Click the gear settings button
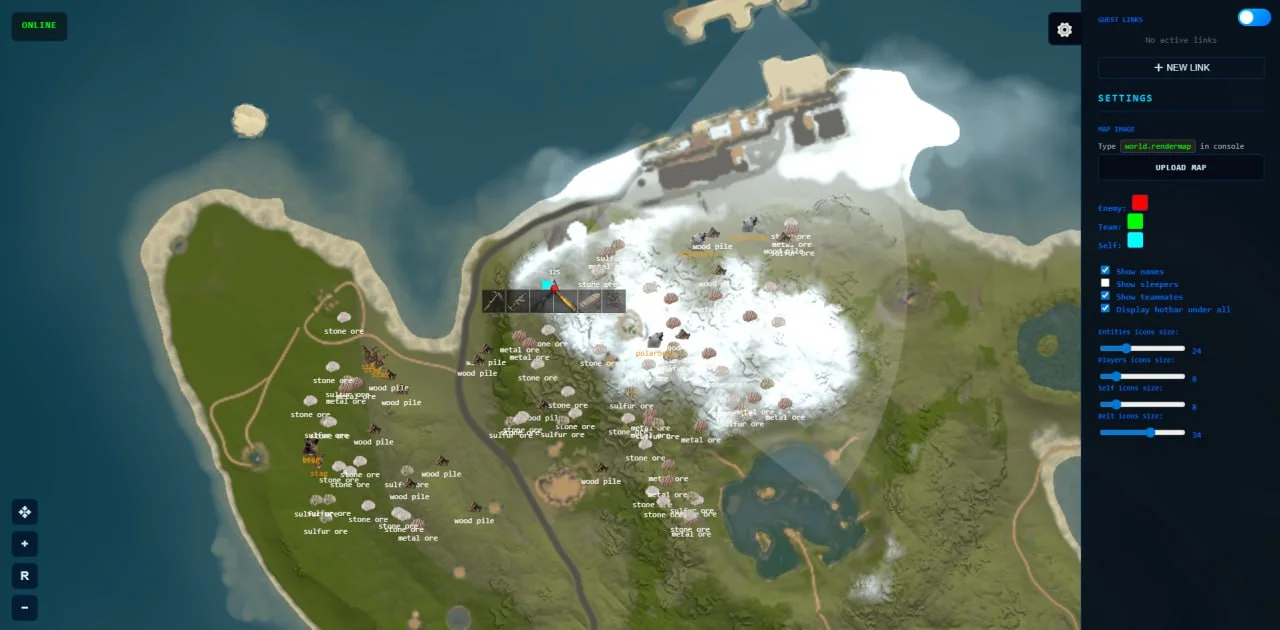Image resolution: width=1280 pixels, height=630 pixels. coord(1064,29)
